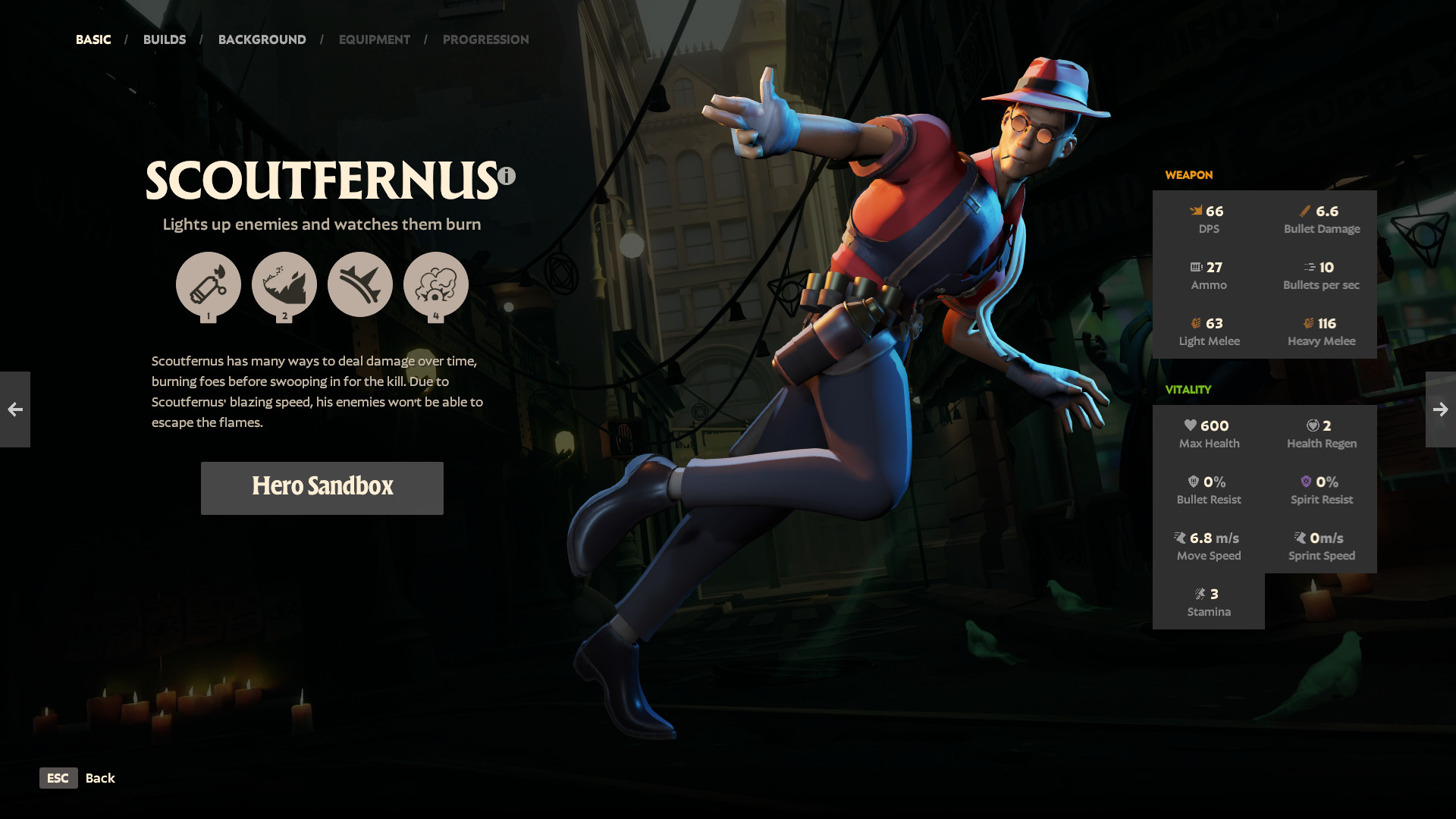The height and width of the screenshot is (819, 1456).
Task: Switch to the BUILDS tab
Action: 165,39
